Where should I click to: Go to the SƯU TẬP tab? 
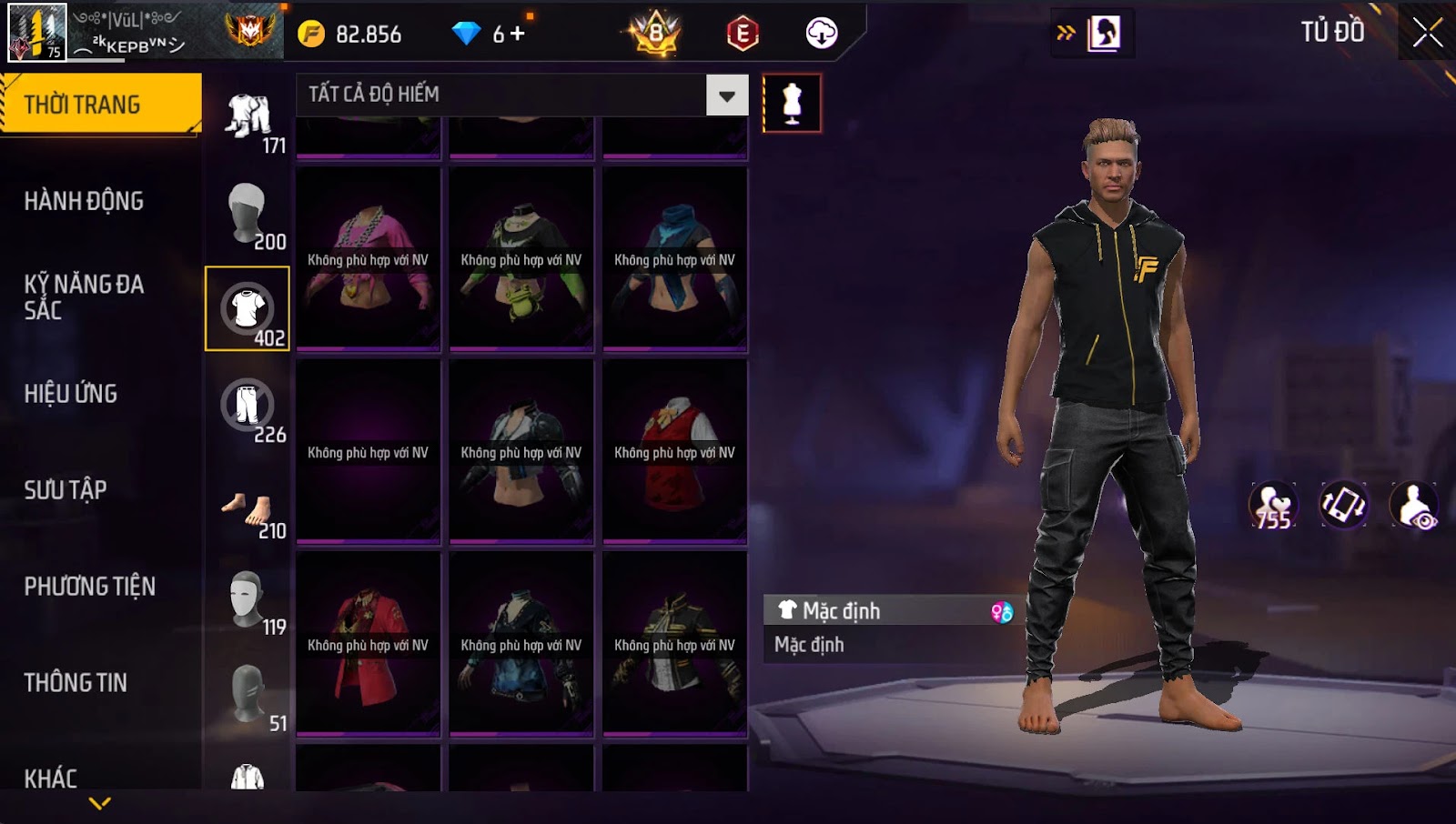tap(66, 490)
